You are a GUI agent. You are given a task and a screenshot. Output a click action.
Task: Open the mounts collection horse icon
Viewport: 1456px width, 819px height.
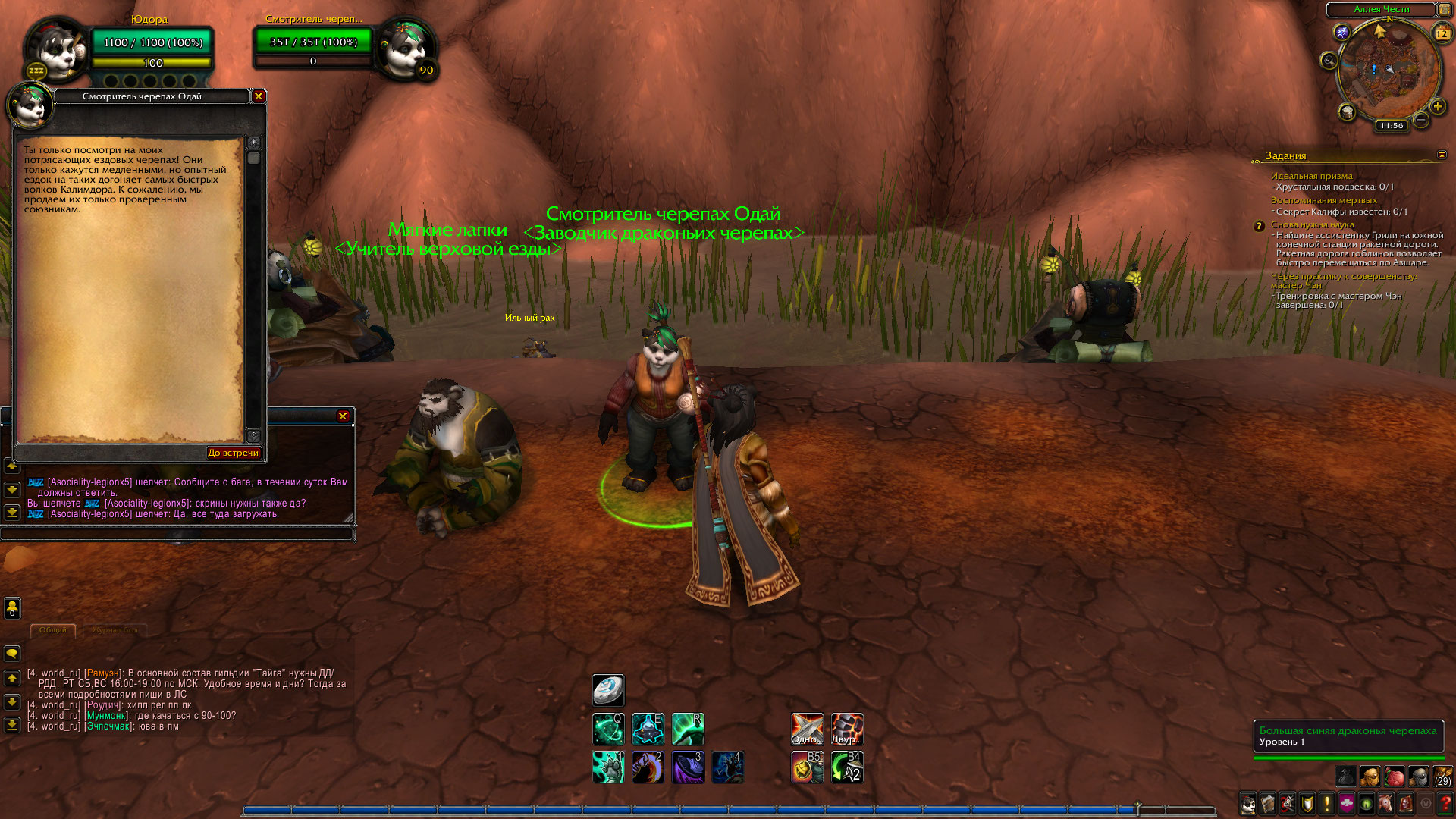pos(1386,803)
